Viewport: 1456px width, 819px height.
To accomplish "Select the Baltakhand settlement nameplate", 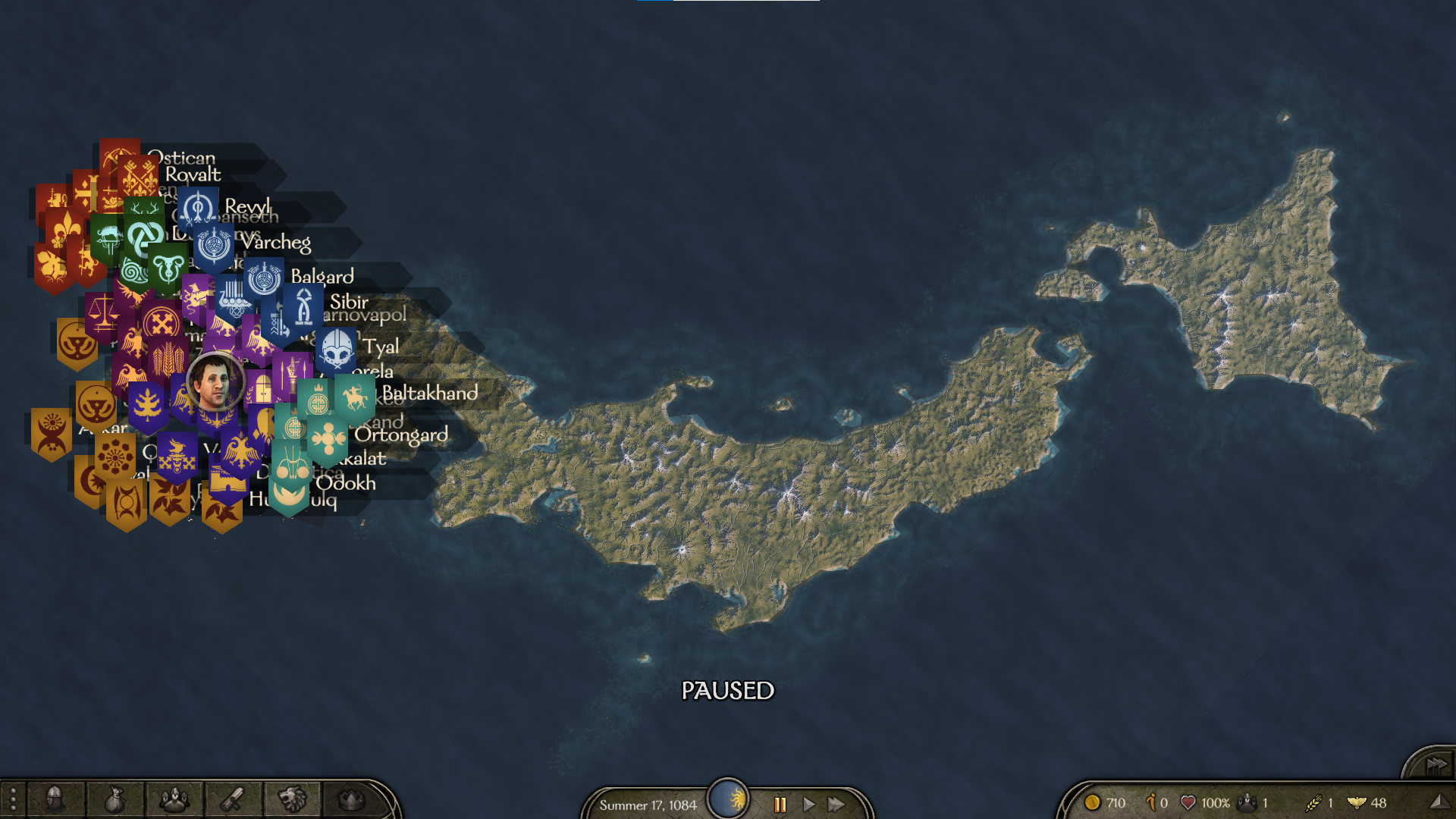I will [x=429, y=393].
